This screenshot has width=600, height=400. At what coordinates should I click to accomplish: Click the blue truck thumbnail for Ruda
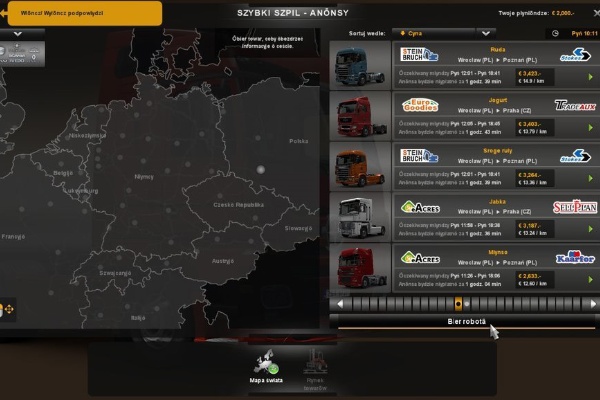point(358,67)
